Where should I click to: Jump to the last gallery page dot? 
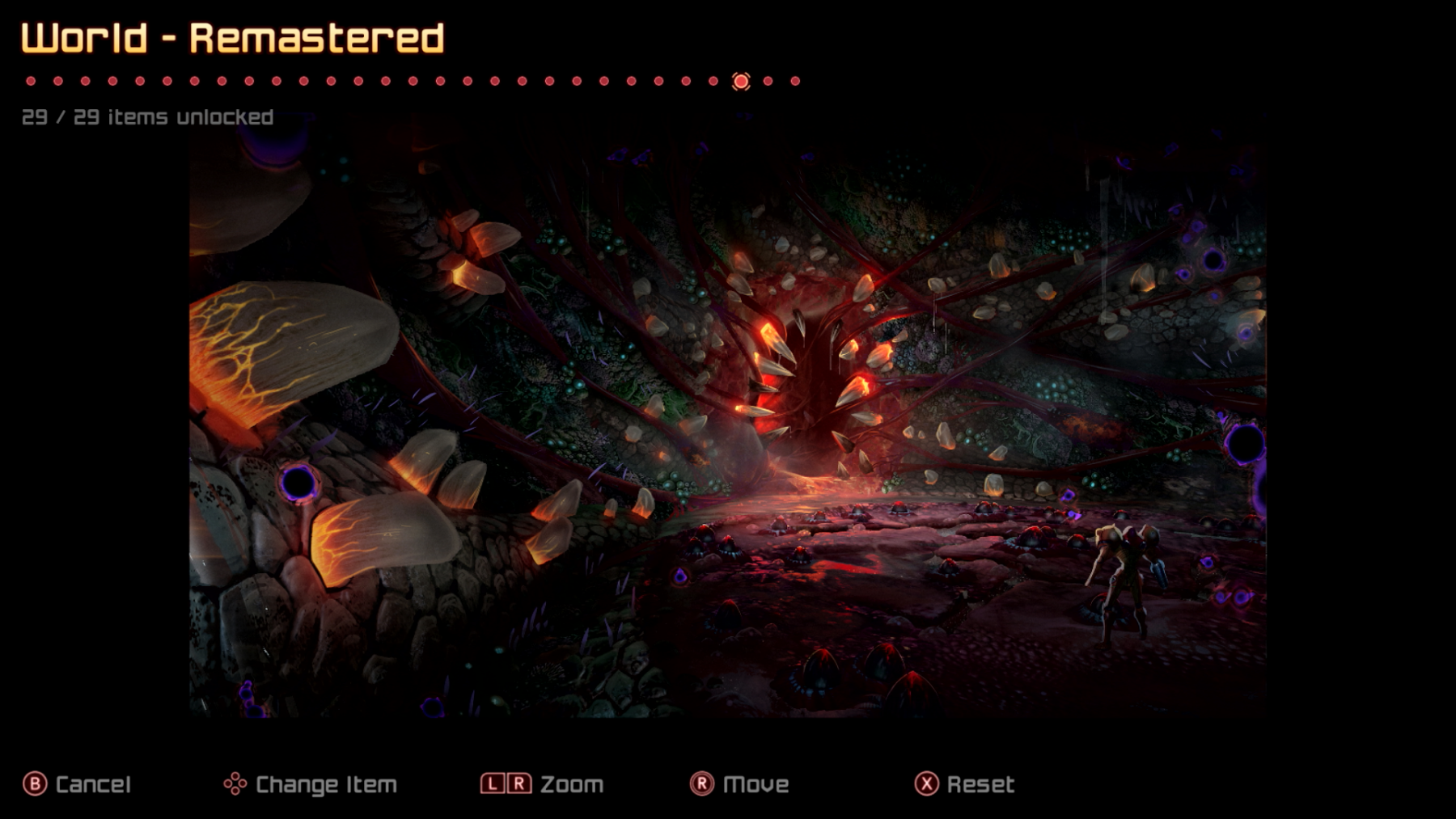(x=795, y=81)
